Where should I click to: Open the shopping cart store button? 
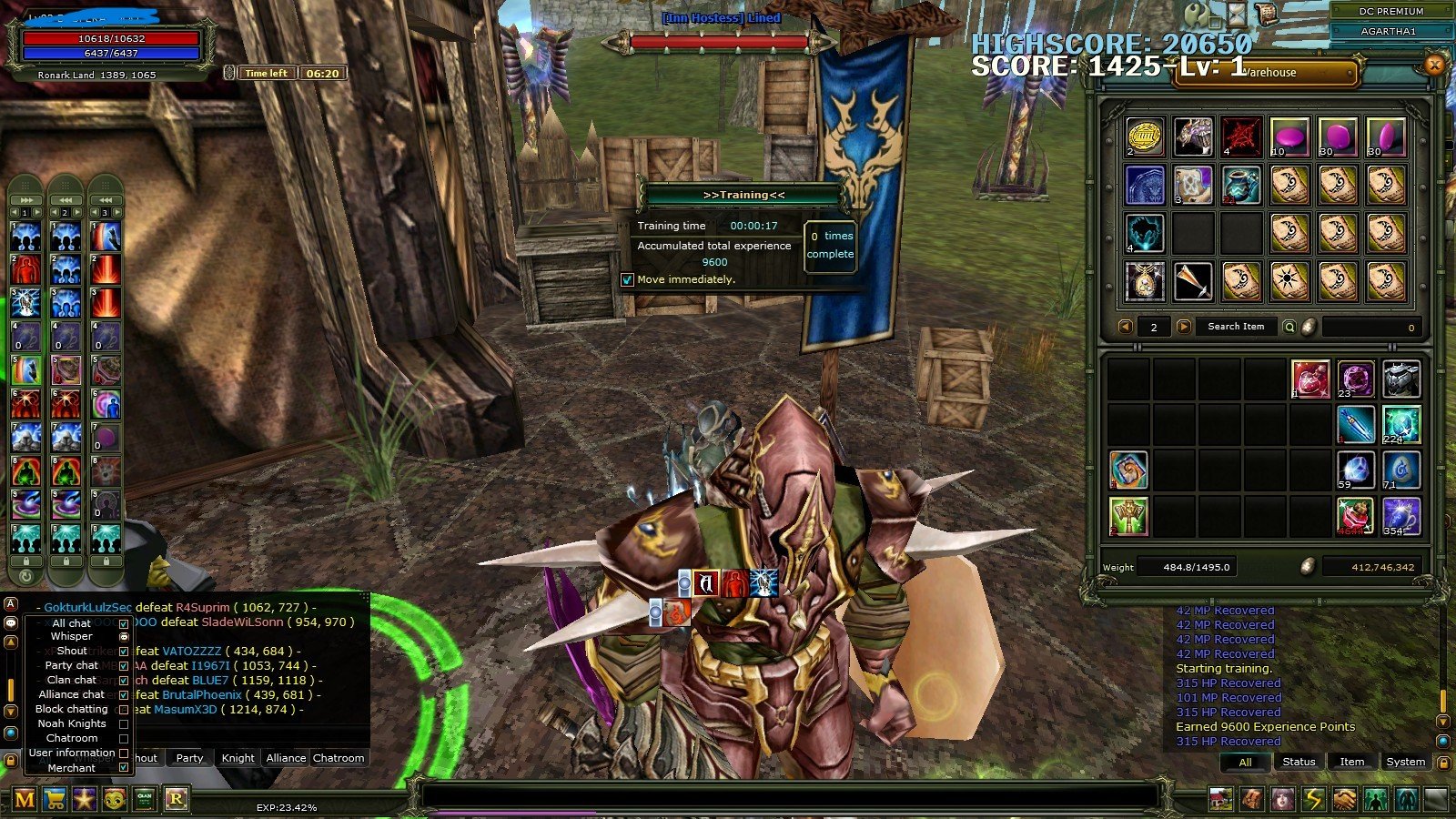[55, 799]
